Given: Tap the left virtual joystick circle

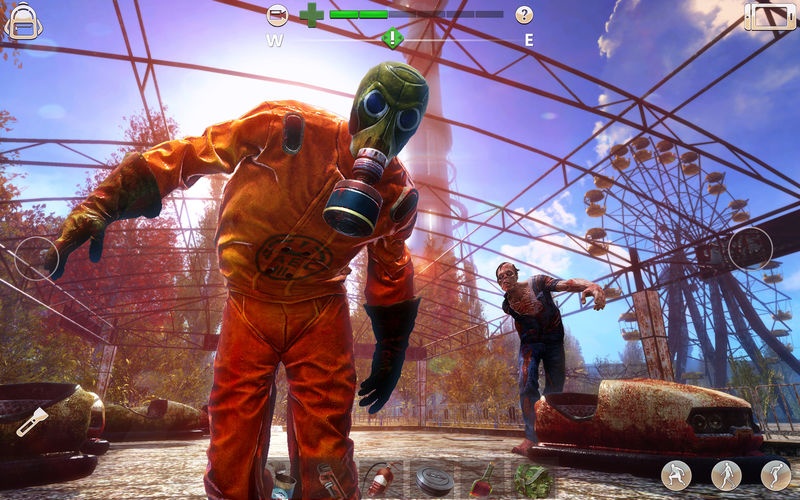Looking at the screenshot, I should pyautogui.click(x=37, y=258).
